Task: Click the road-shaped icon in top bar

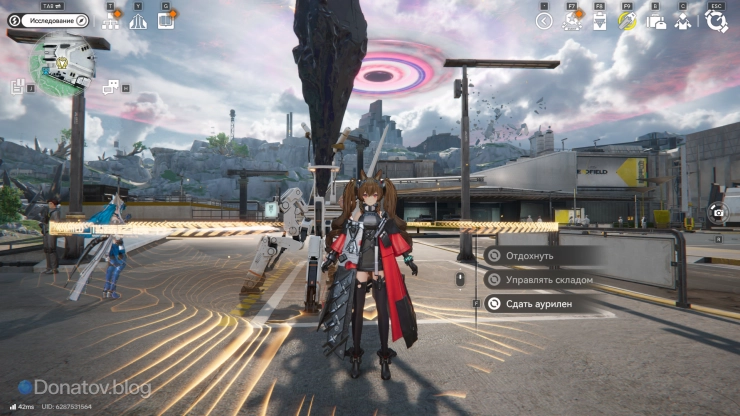Action: click(x=138, y=20)
